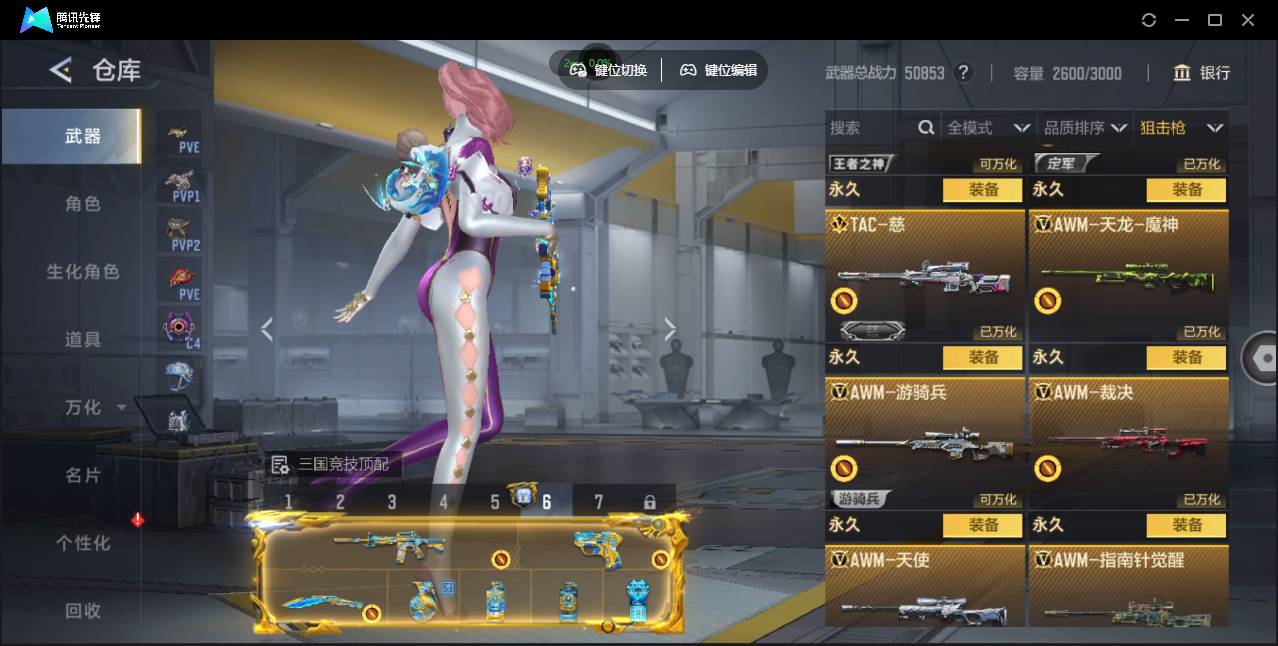Open the 角色 category
1278x646 pixels.
82,204
